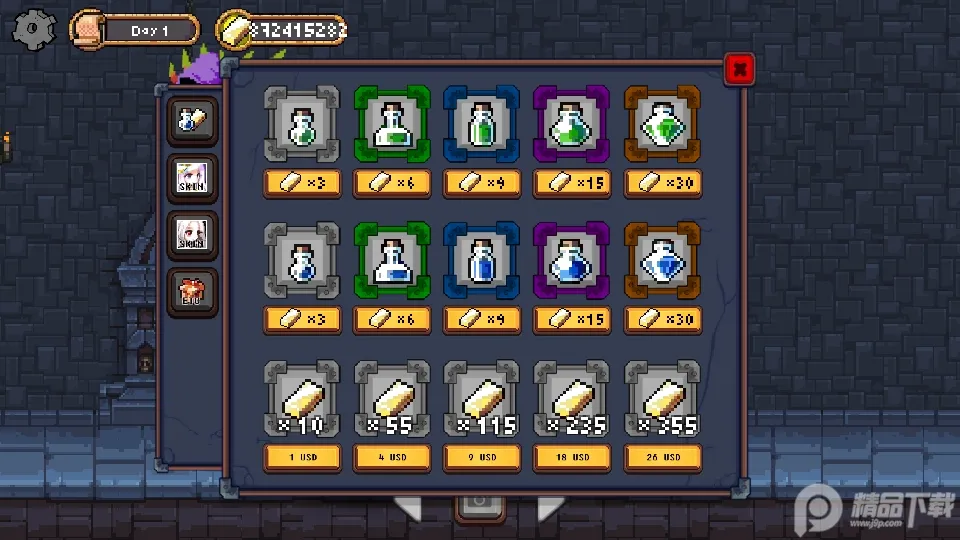Select the orange-framed green gem potion

tap(662, 123)
